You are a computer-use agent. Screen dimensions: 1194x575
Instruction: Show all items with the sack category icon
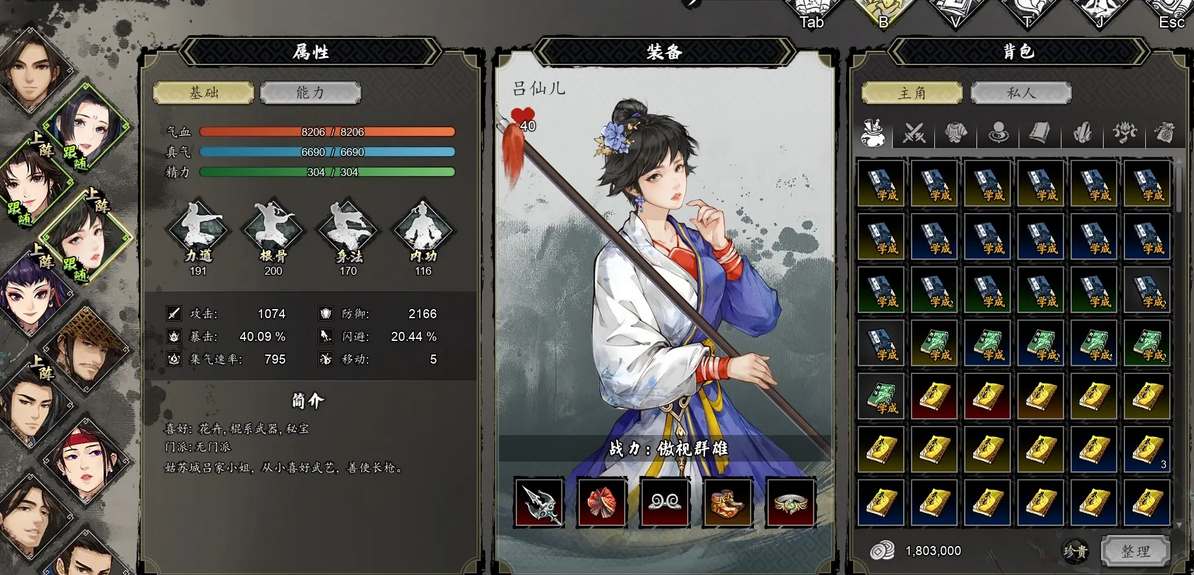coord(872,132)
